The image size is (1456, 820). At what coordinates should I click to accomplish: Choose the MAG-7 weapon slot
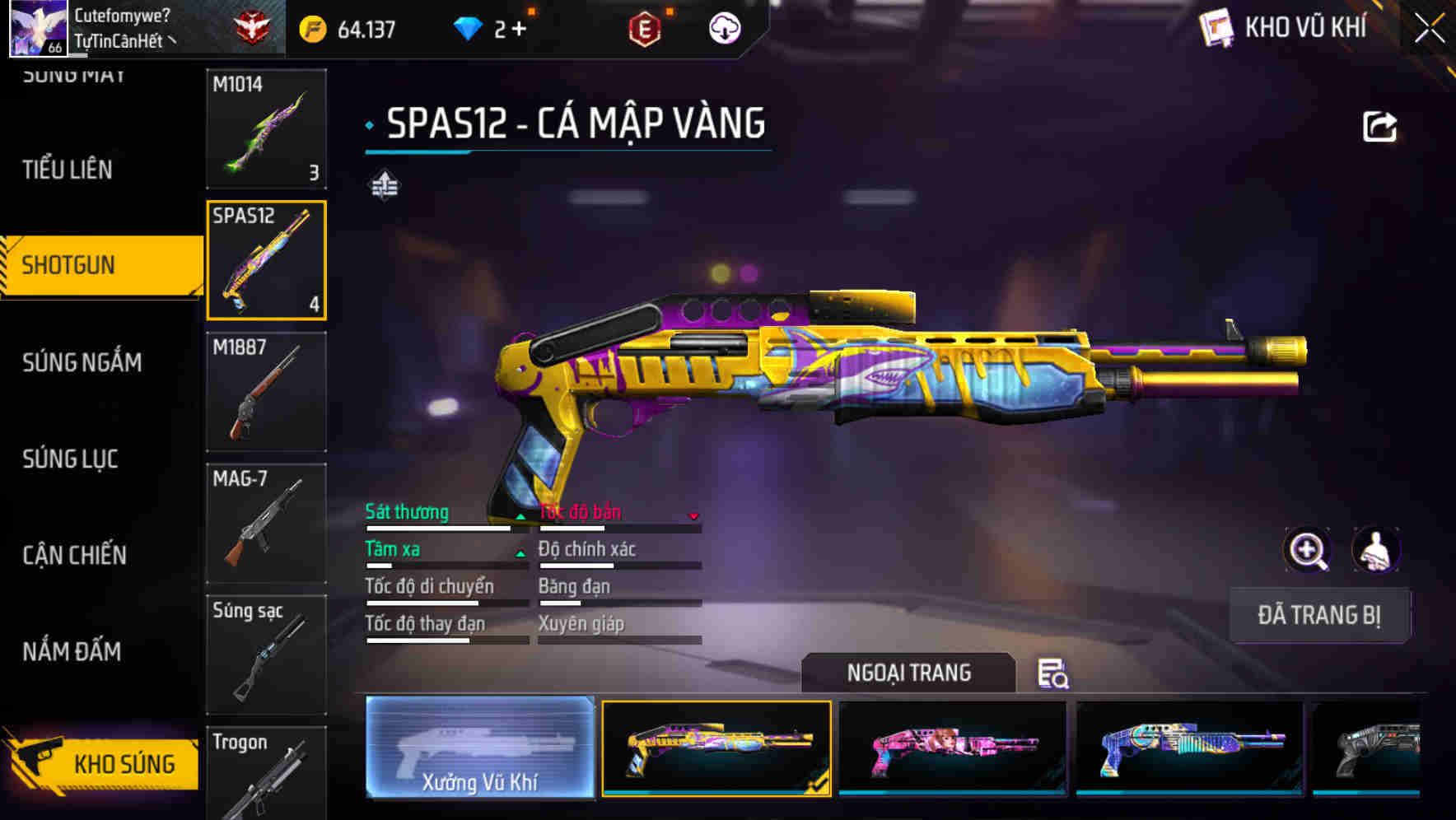[x=266, y=524]
